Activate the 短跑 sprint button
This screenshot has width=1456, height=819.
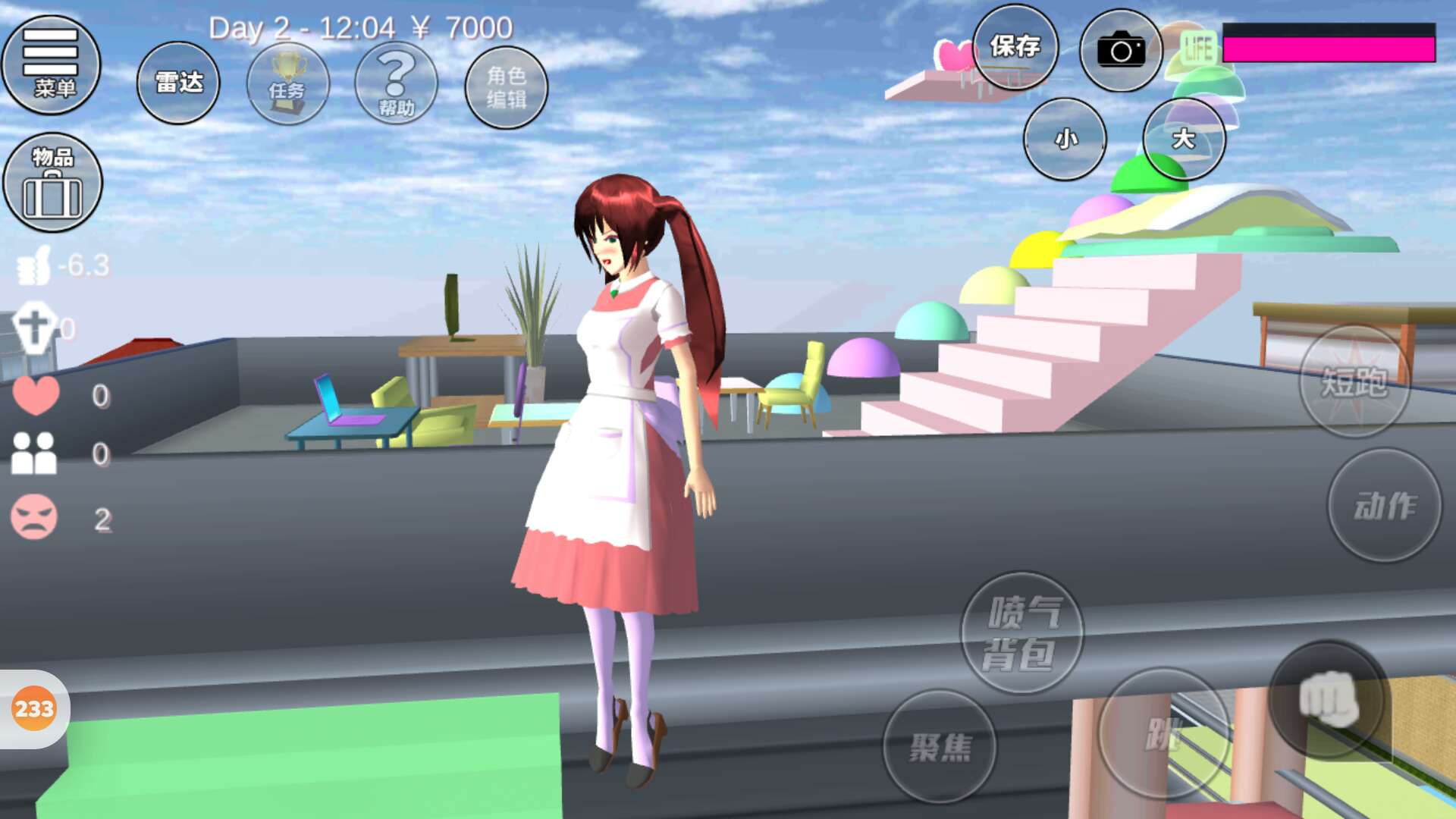point(1354,381)
